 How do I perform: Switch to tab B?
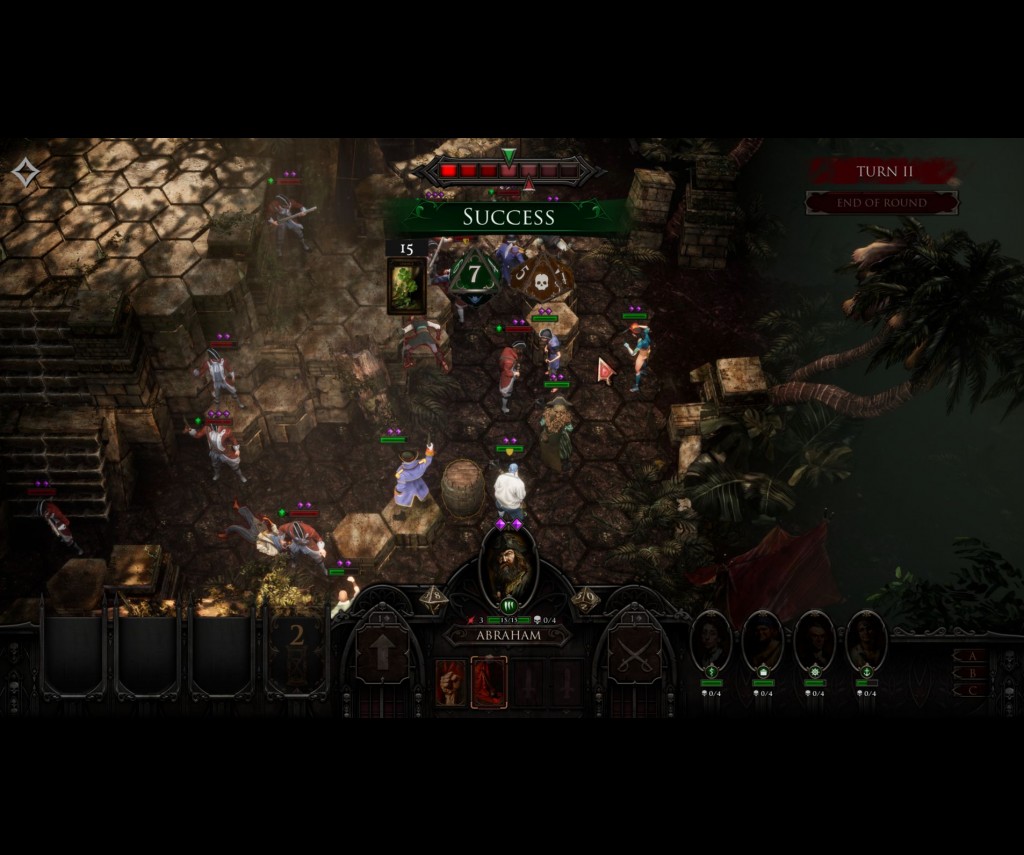click(x=969, y=673)
